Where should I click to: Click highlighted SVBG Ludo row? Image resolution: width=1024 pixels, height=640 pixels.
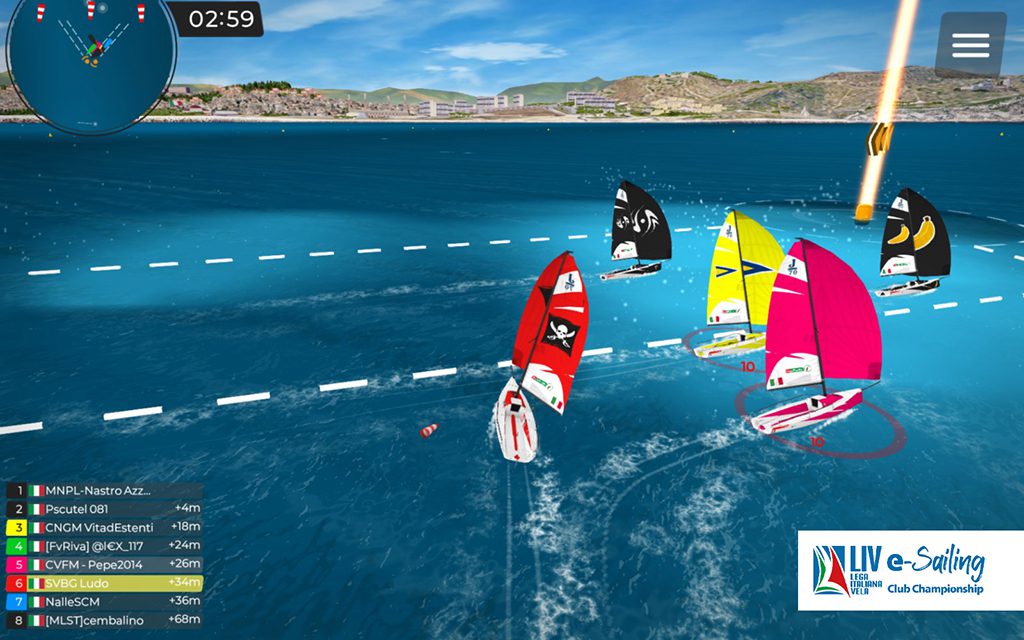click(104, 583)
